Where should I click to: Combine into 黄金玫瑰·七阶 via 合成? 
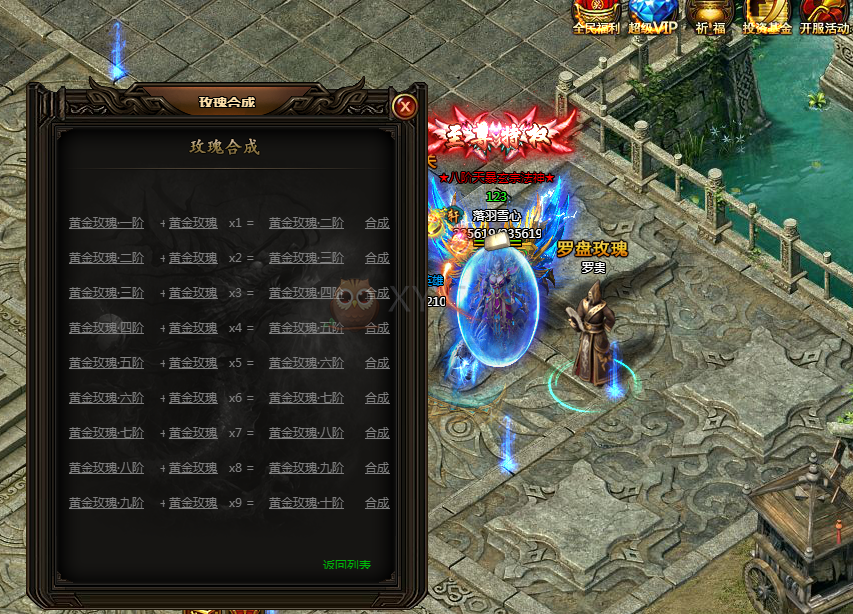377,398
